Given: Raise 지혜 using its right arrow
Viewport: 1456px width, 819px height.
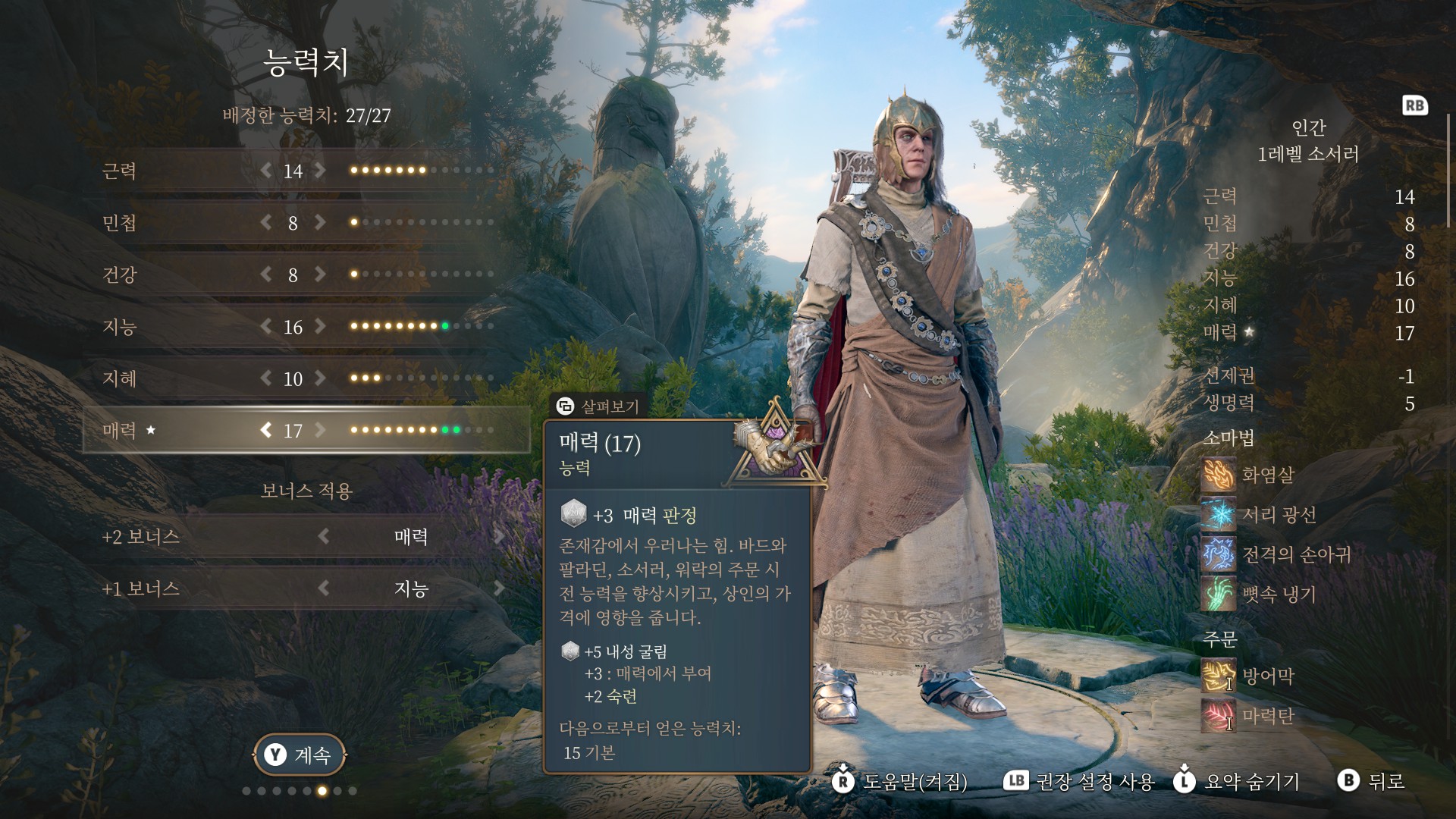Looking at the screenshot, I should (321, 378).
